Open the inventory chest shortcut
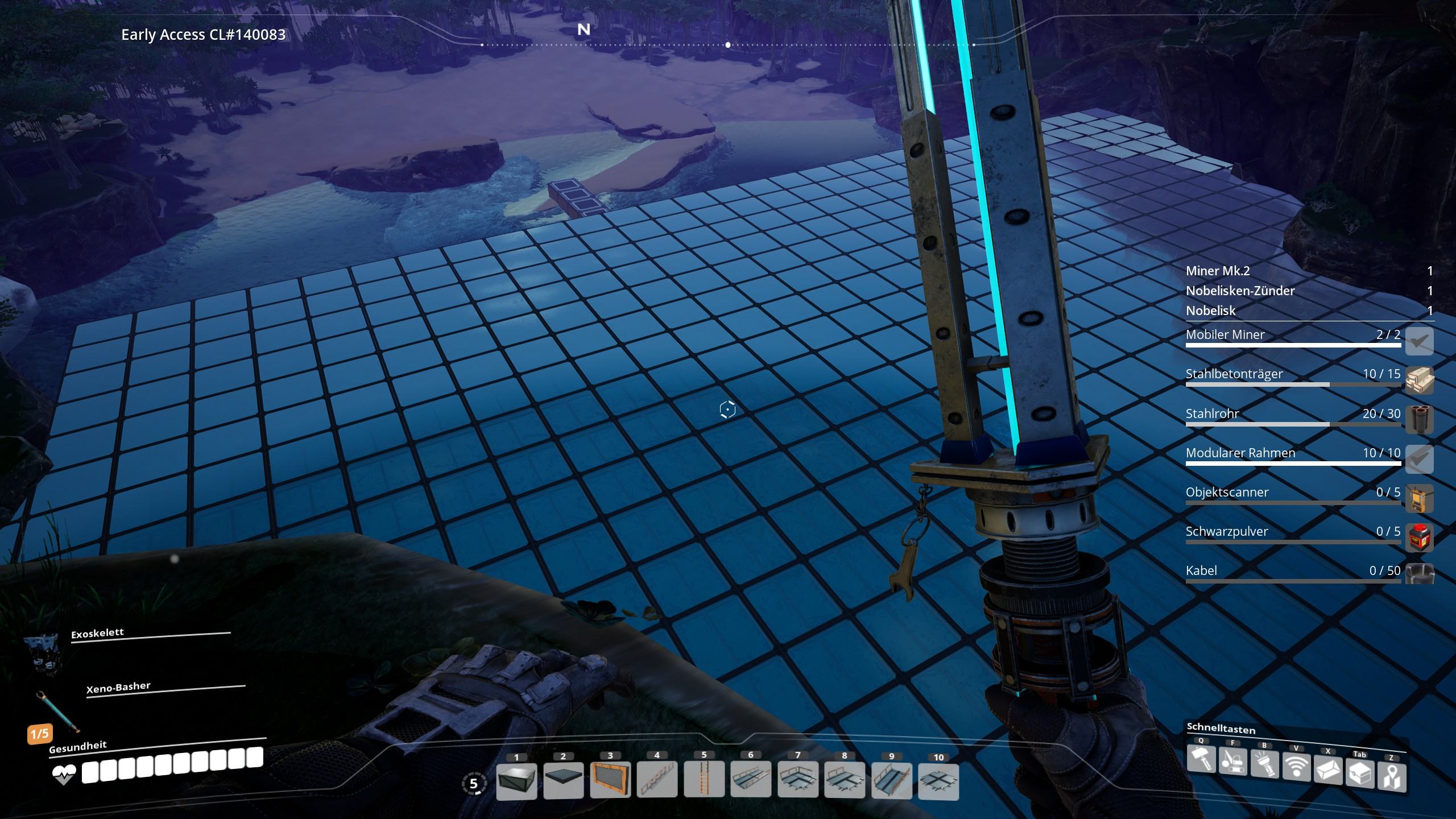The width and height of the screenshot is (1456, 819). pos(1360,773)
